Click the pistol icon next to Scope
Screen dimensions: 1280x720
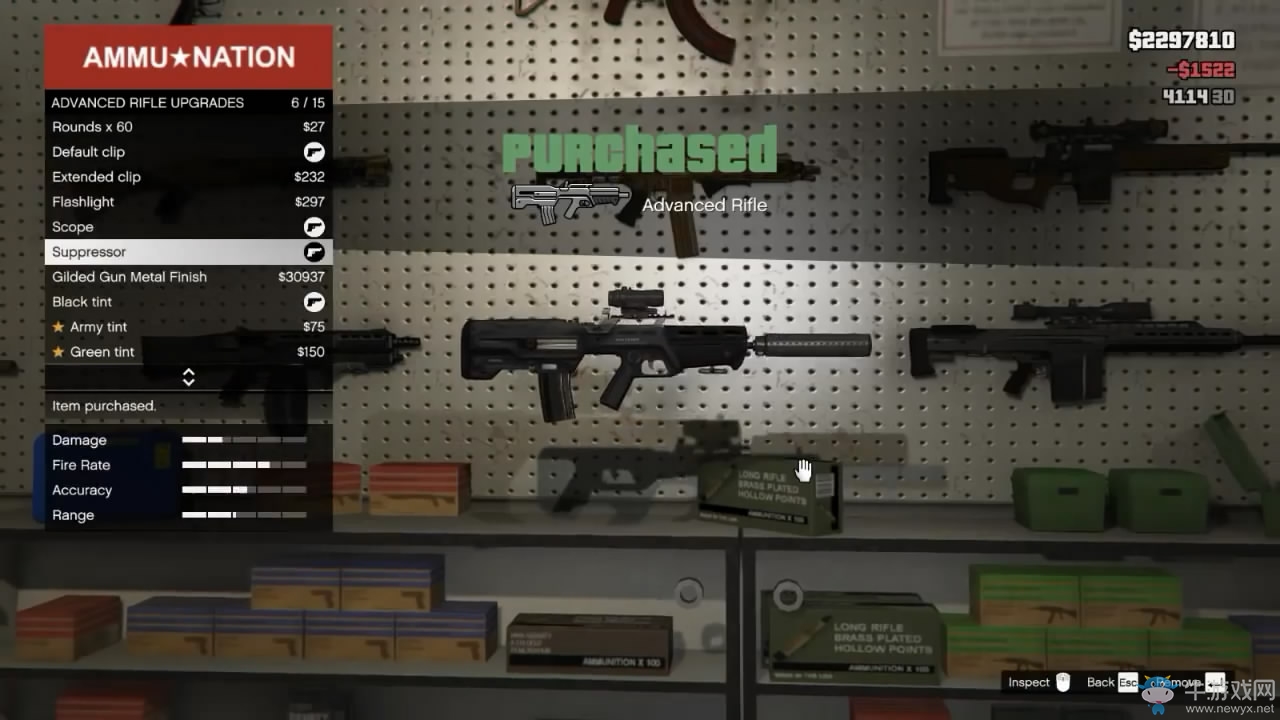pyautogui.click(x=314, y=227)
